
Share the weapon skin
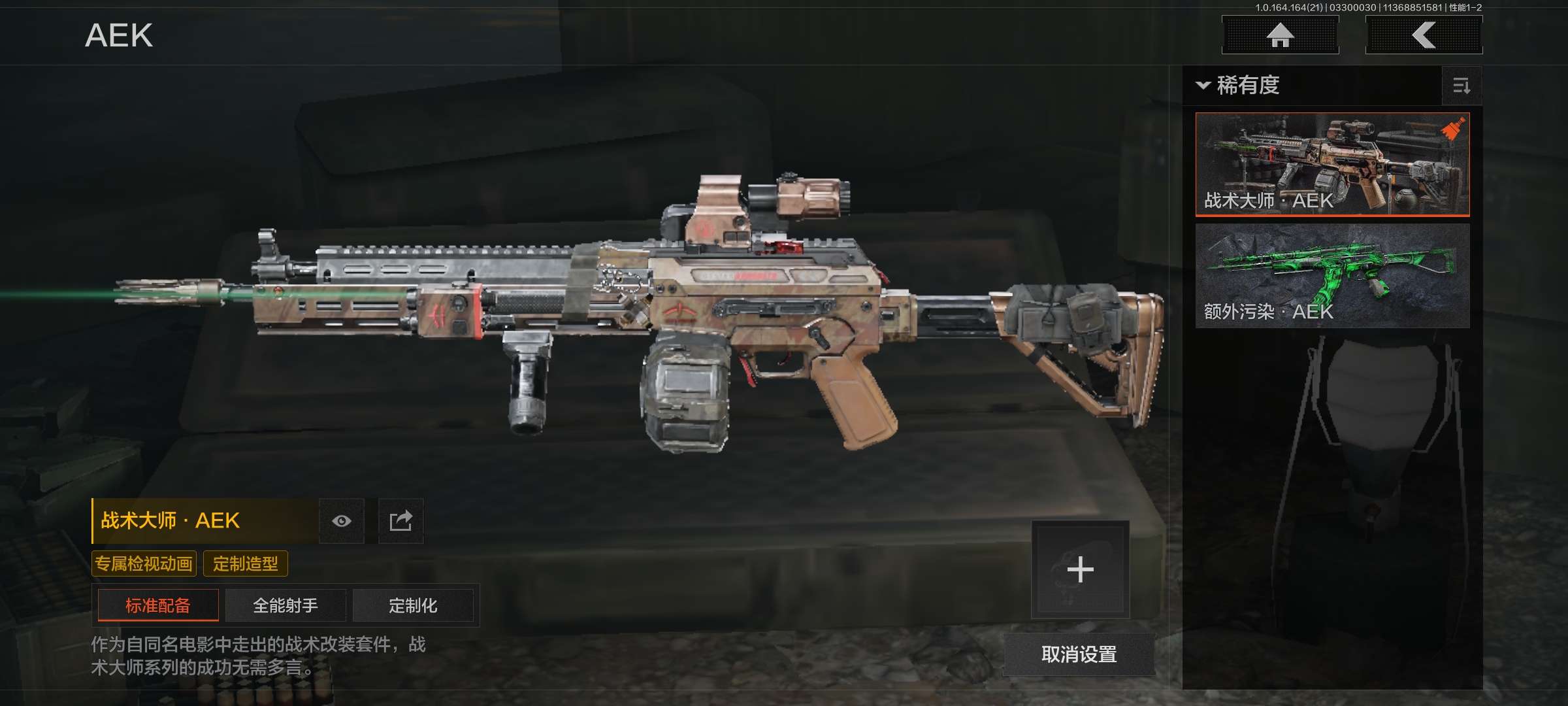pyautogui.click(x=401, y=521)
